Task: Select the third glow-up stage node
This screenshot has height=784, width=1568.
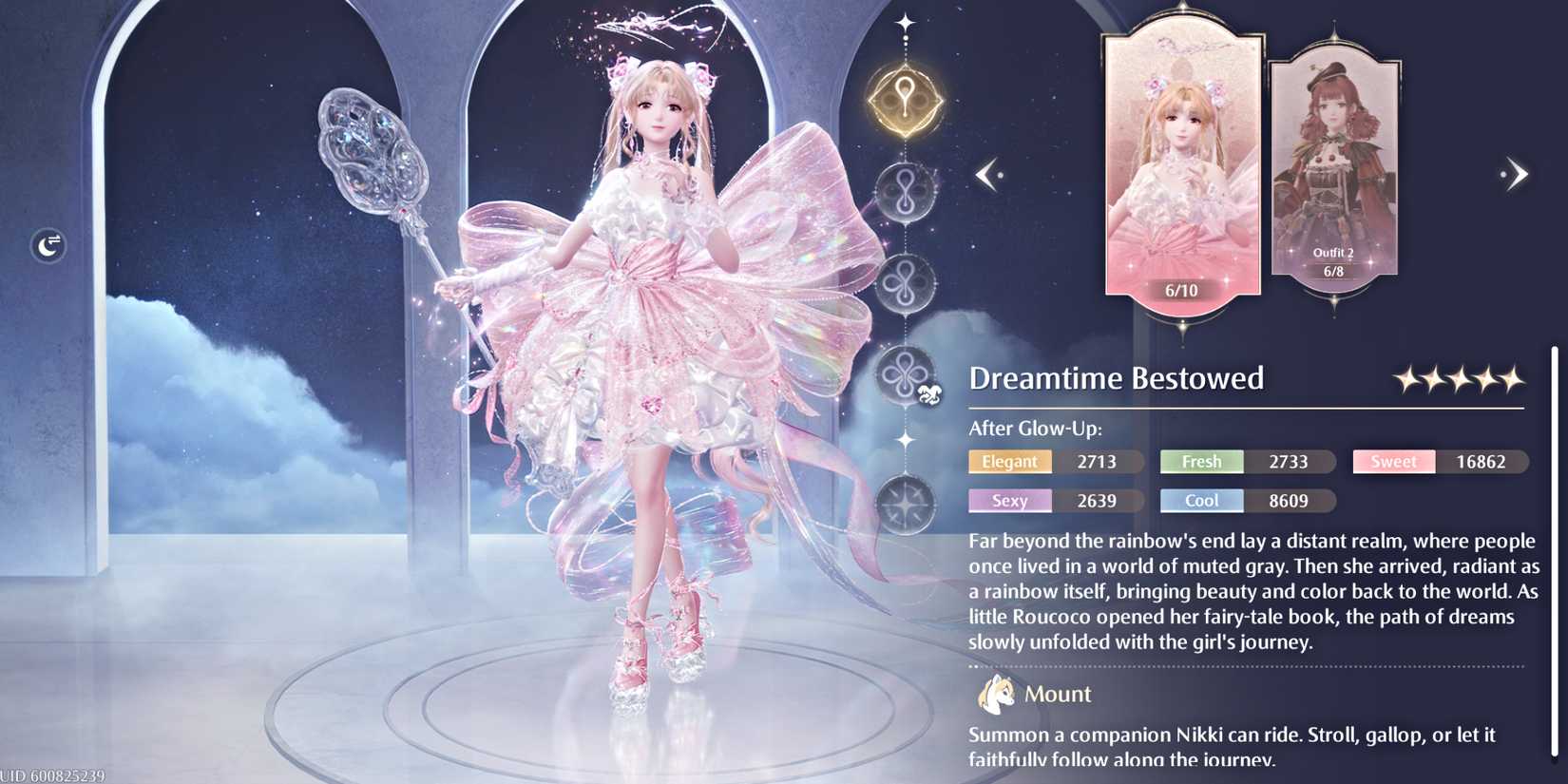Action: (905, 282)
